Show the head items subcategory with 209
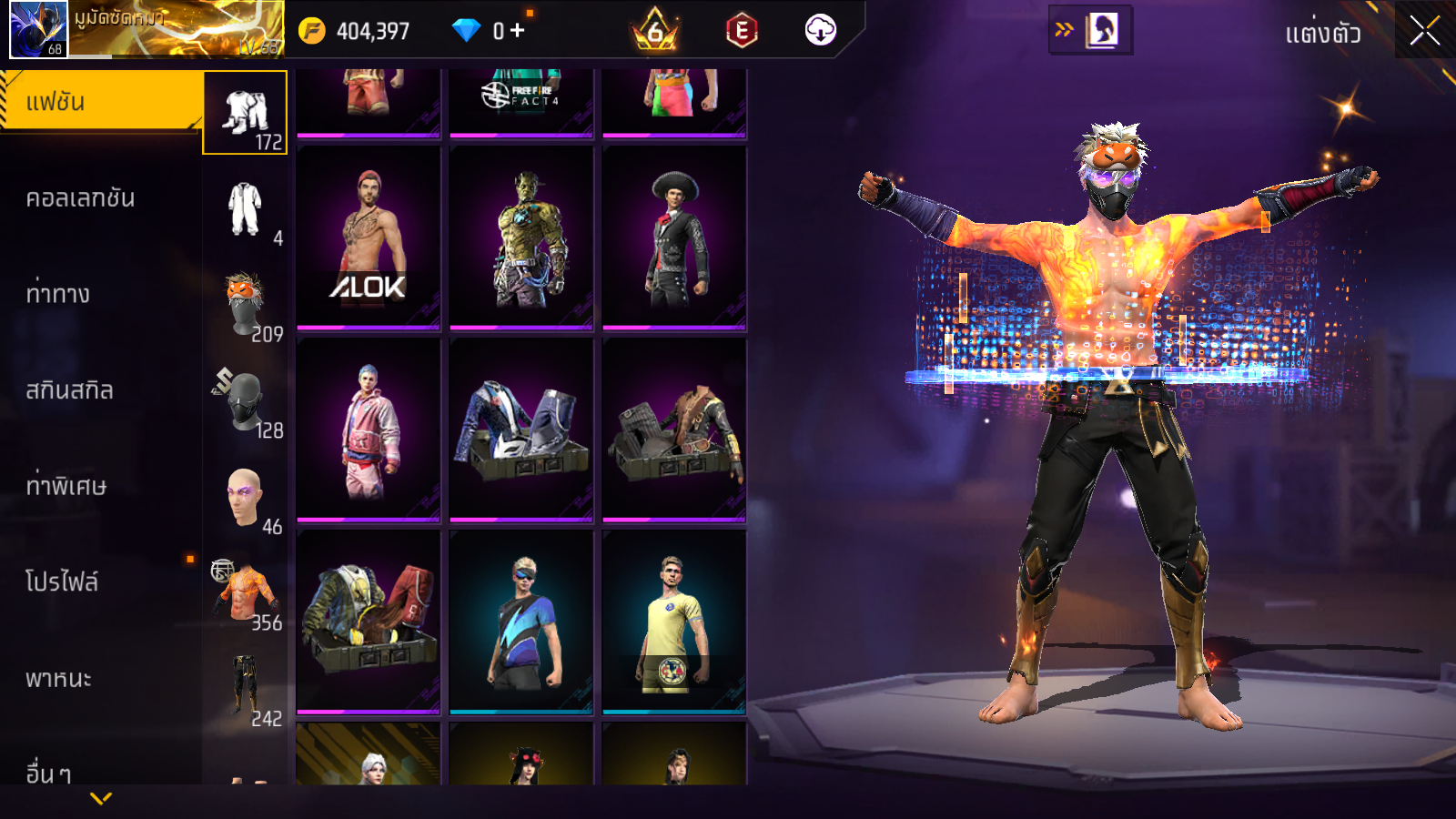This screenshot has height=819, width=1456. click(245, 306)
